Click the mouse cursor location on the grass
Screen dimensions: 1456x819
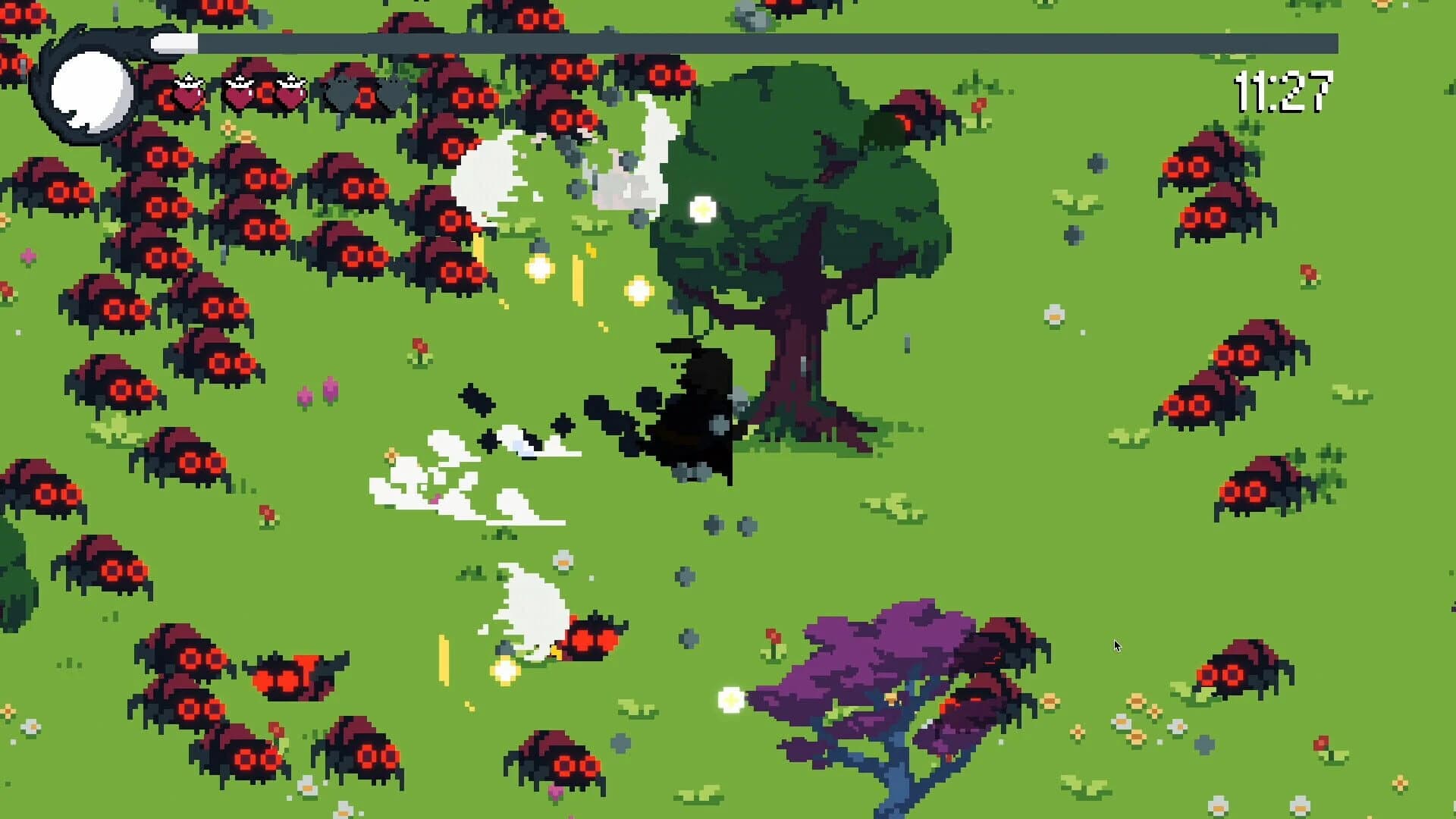click(x=1116, y=644)
